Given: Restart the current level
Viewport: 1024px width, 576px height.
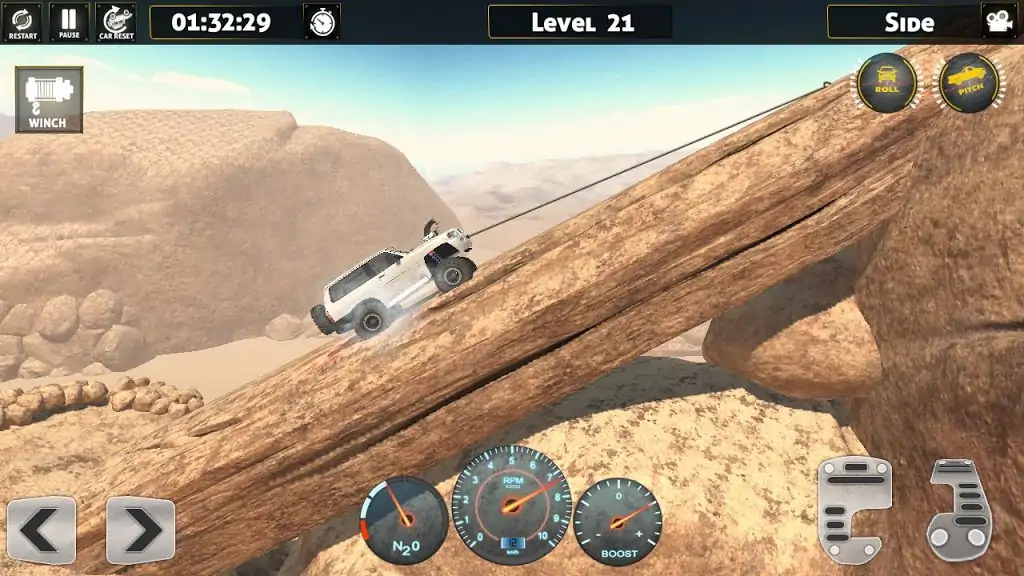Looking at the screenshot, I should pyautogui.click(x=22, y=22).
